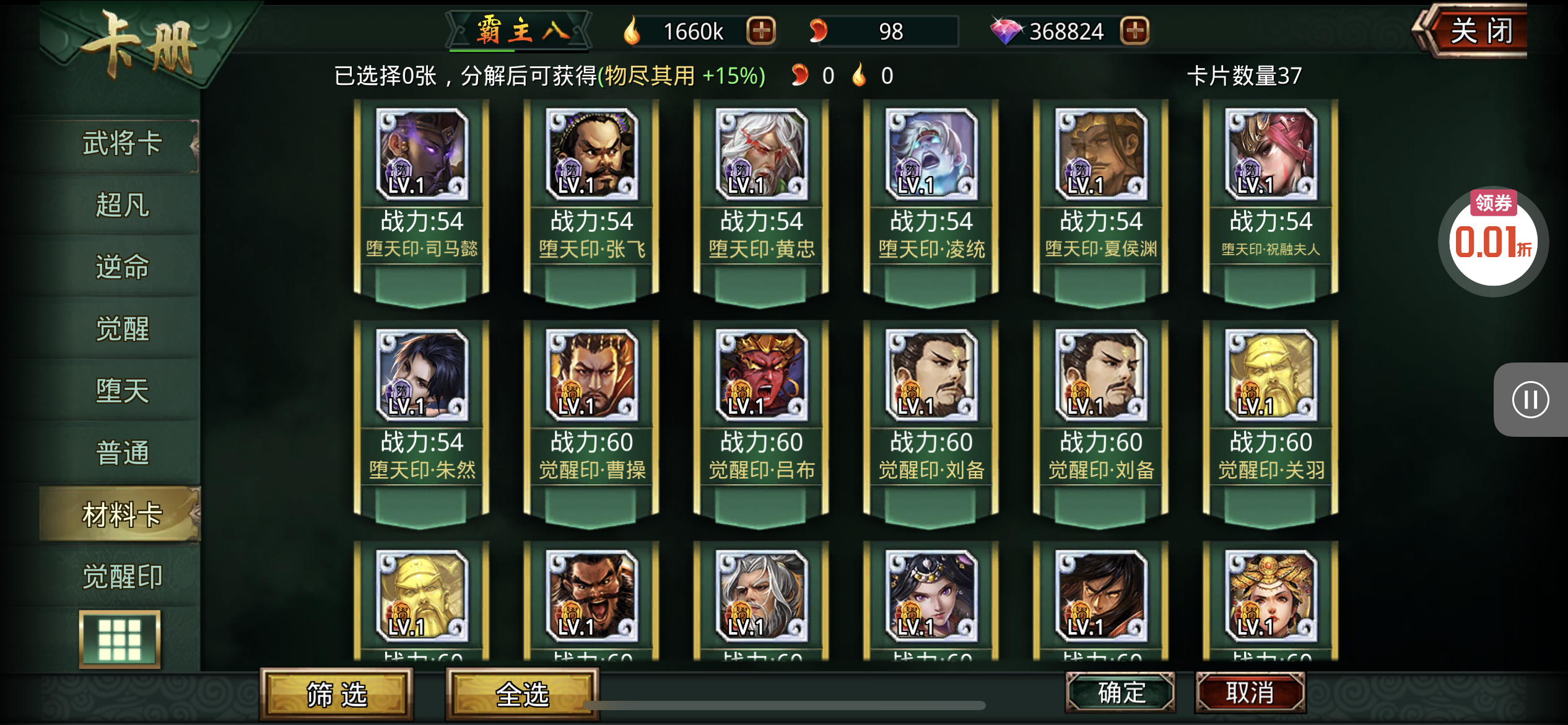Confirm with the 确定 button

click(1120, 692)
